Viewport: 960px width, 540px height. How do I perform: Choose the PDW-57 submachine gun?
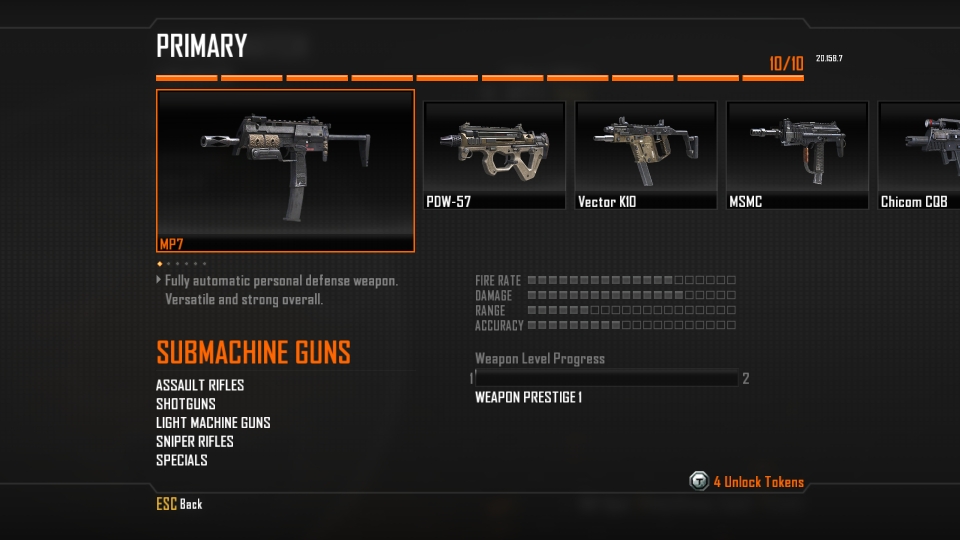495,155
